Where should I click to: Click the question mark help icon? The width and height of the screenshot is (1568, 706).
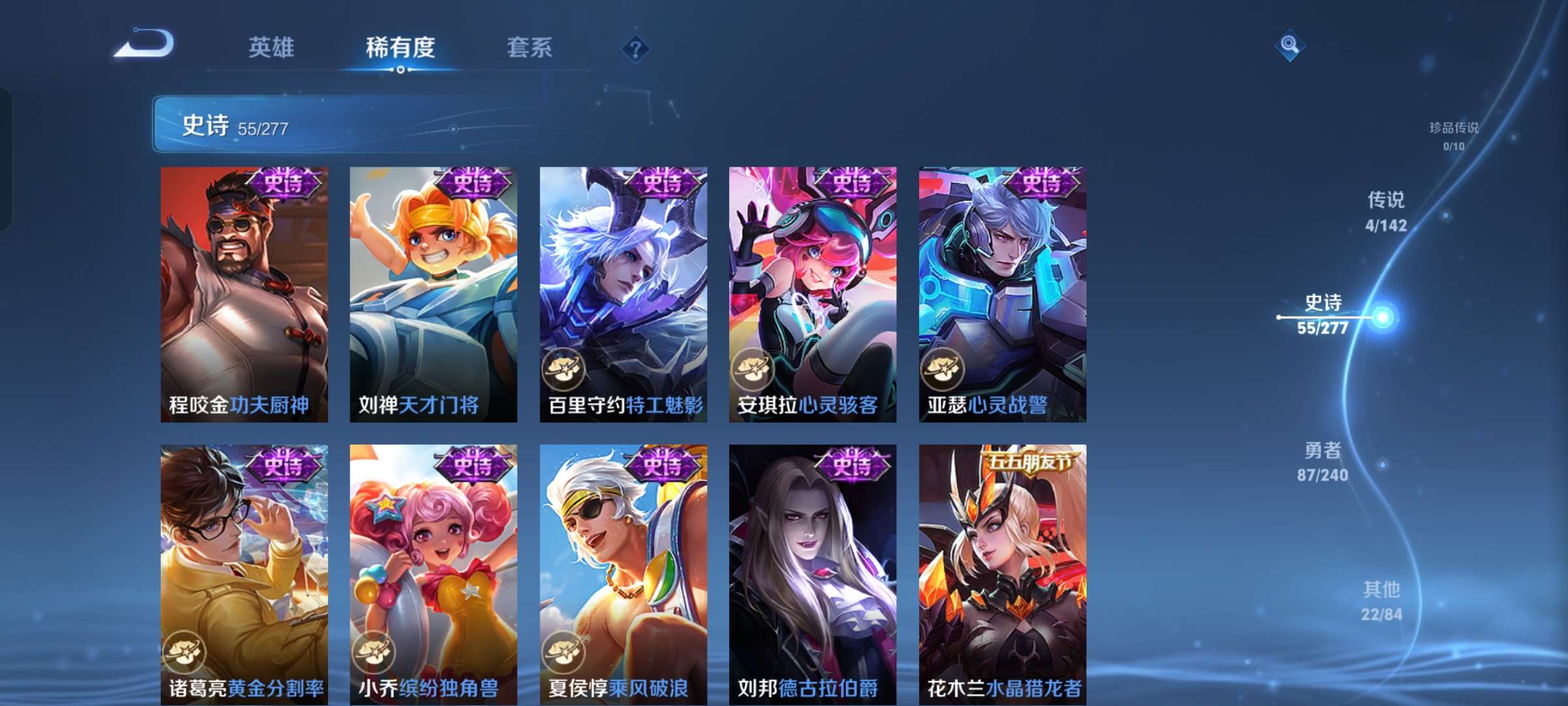click(x=635, y=48)
